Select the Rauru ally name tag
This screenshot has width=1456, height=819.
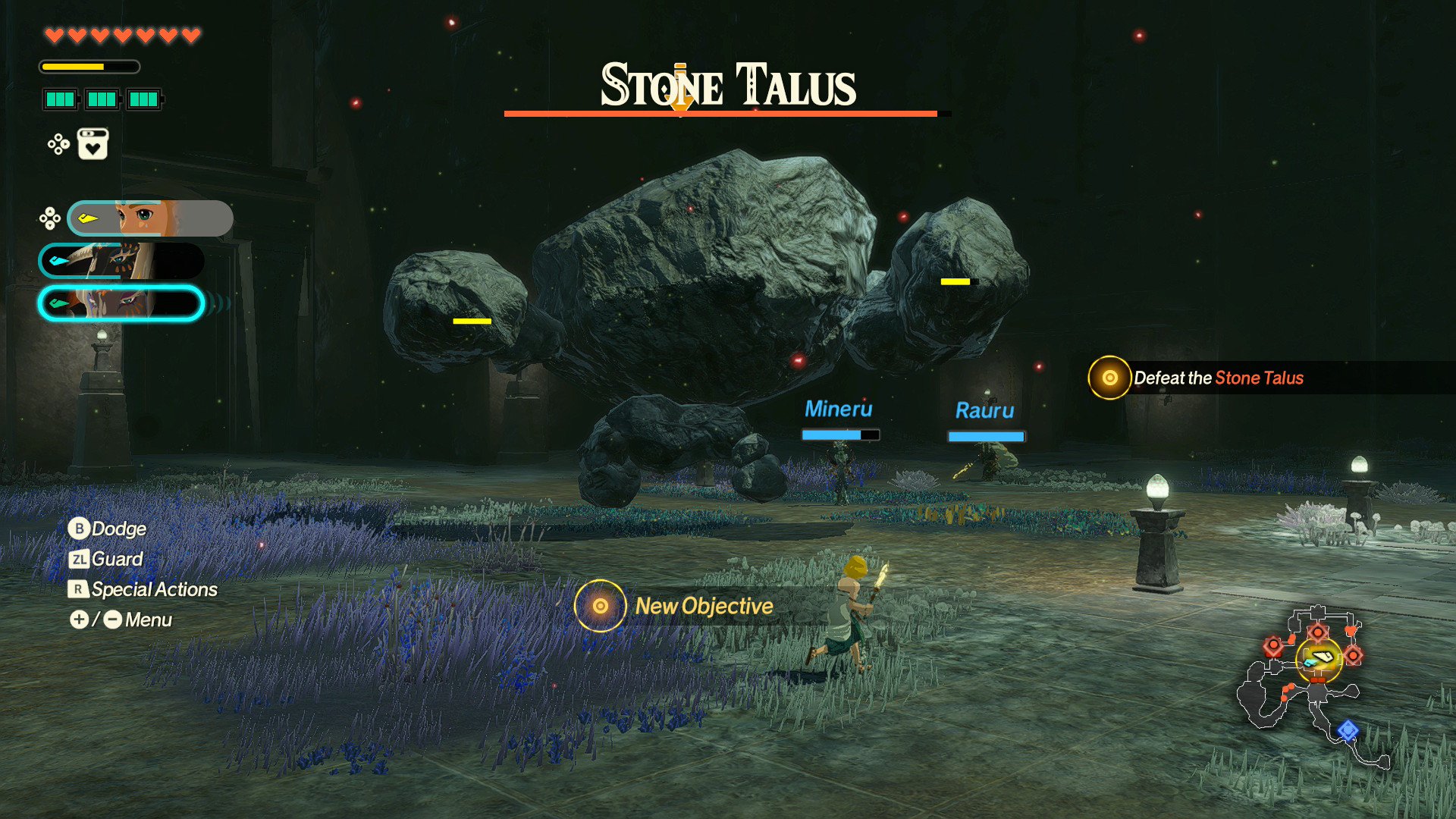(984, 411)
